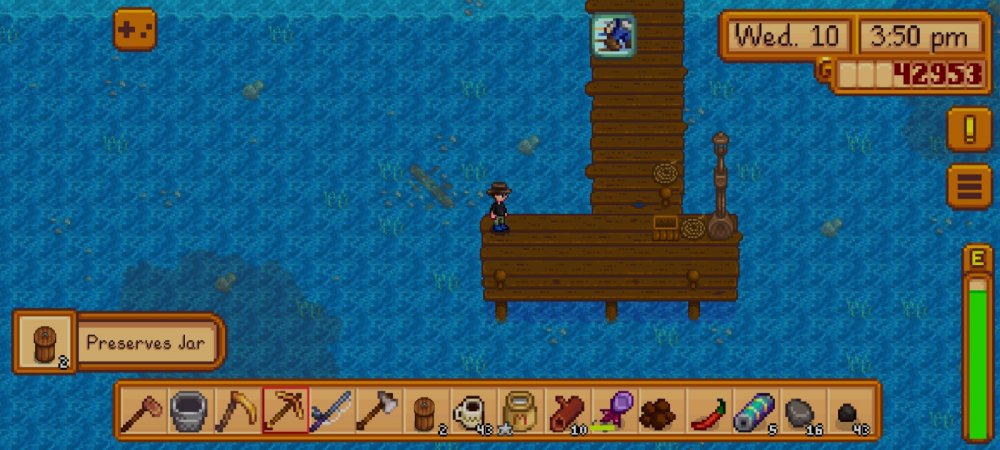Tap the active buff icon on the dock
This screenshot has height=450, width=1000.
tap(611, 35)
